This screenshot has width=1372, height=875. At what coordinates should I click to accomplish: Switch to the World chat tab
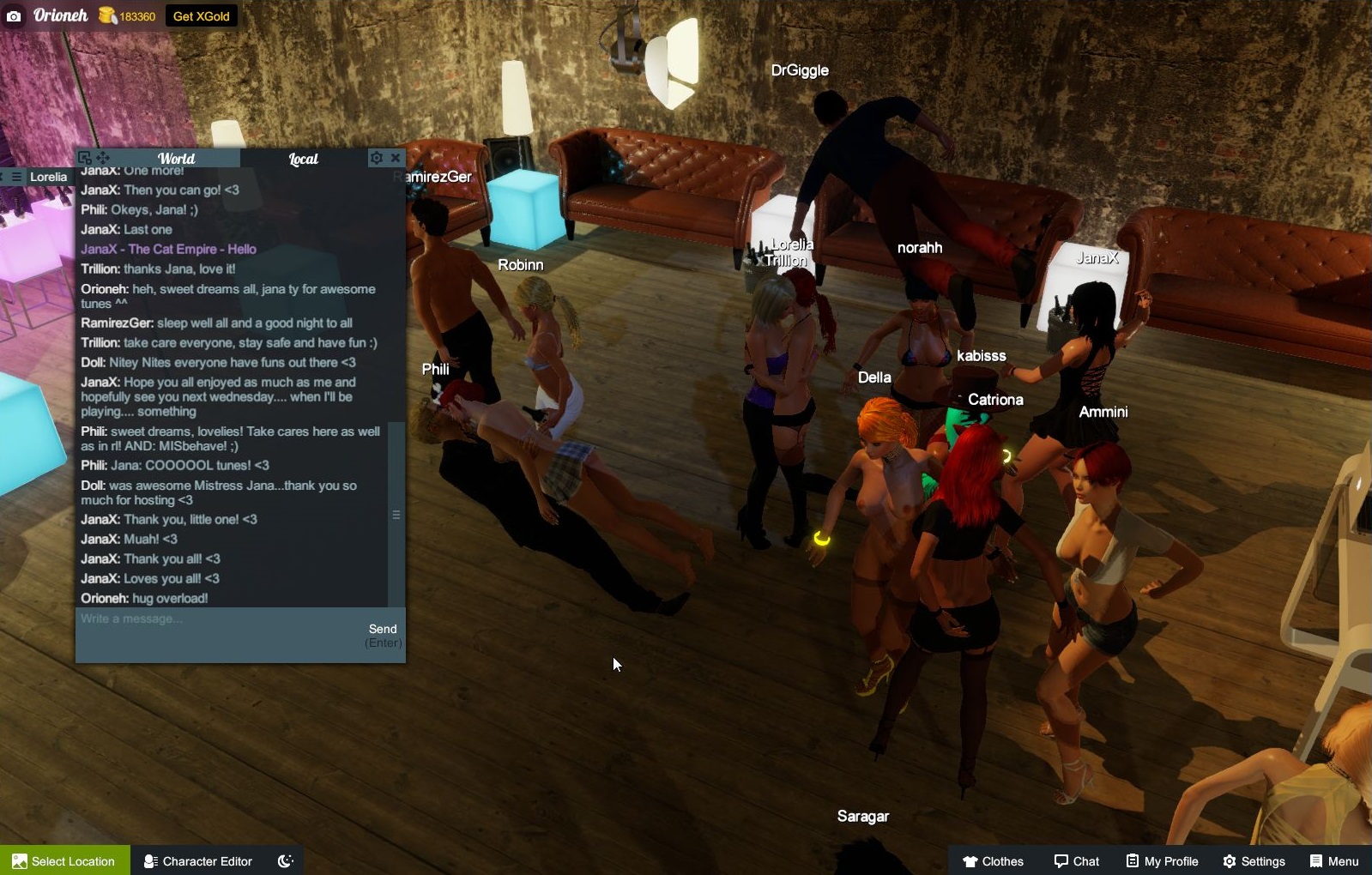[x=176, y=158]
